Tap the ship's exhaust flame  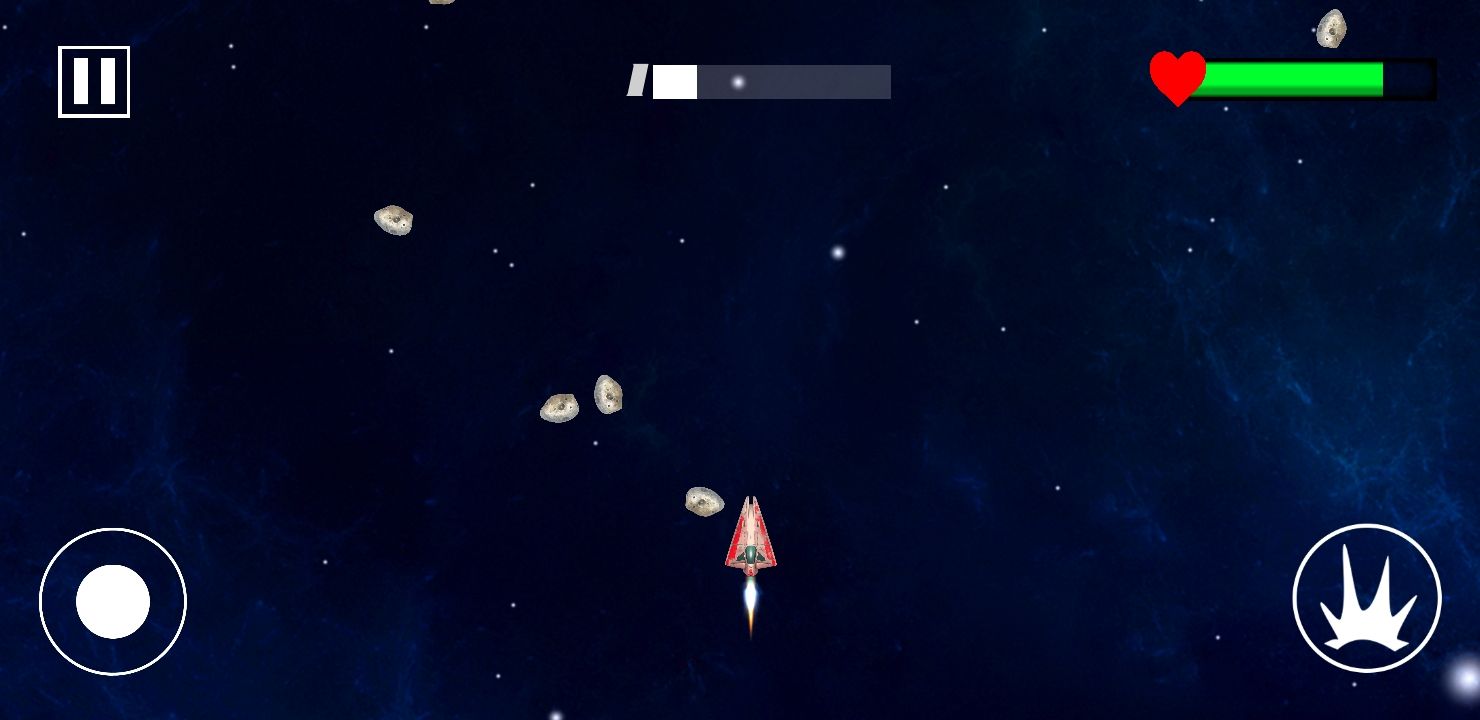click(749, 606)
